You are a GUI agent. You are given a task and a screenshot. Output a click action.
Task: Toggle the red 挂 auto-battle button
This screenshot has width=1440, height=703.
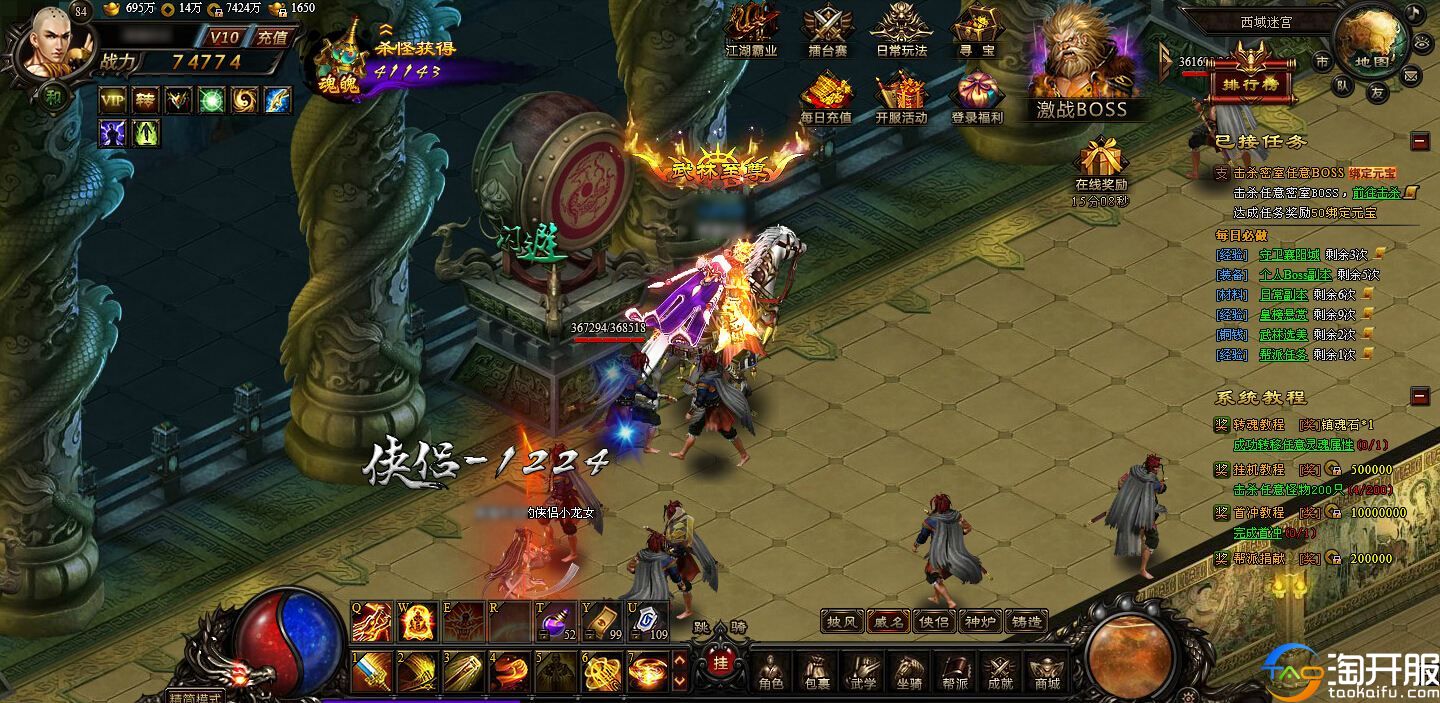(x=718, y=663)
